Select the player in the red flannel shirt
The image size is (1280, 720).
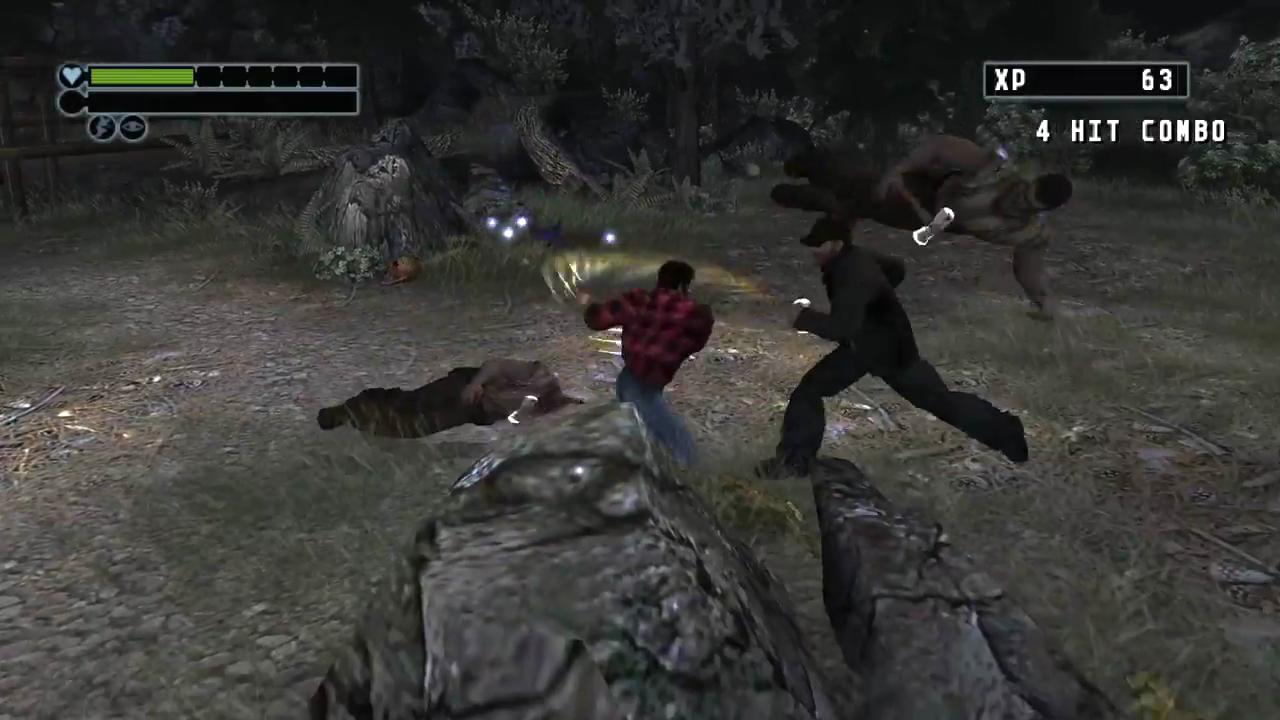(x=660, y=330)
